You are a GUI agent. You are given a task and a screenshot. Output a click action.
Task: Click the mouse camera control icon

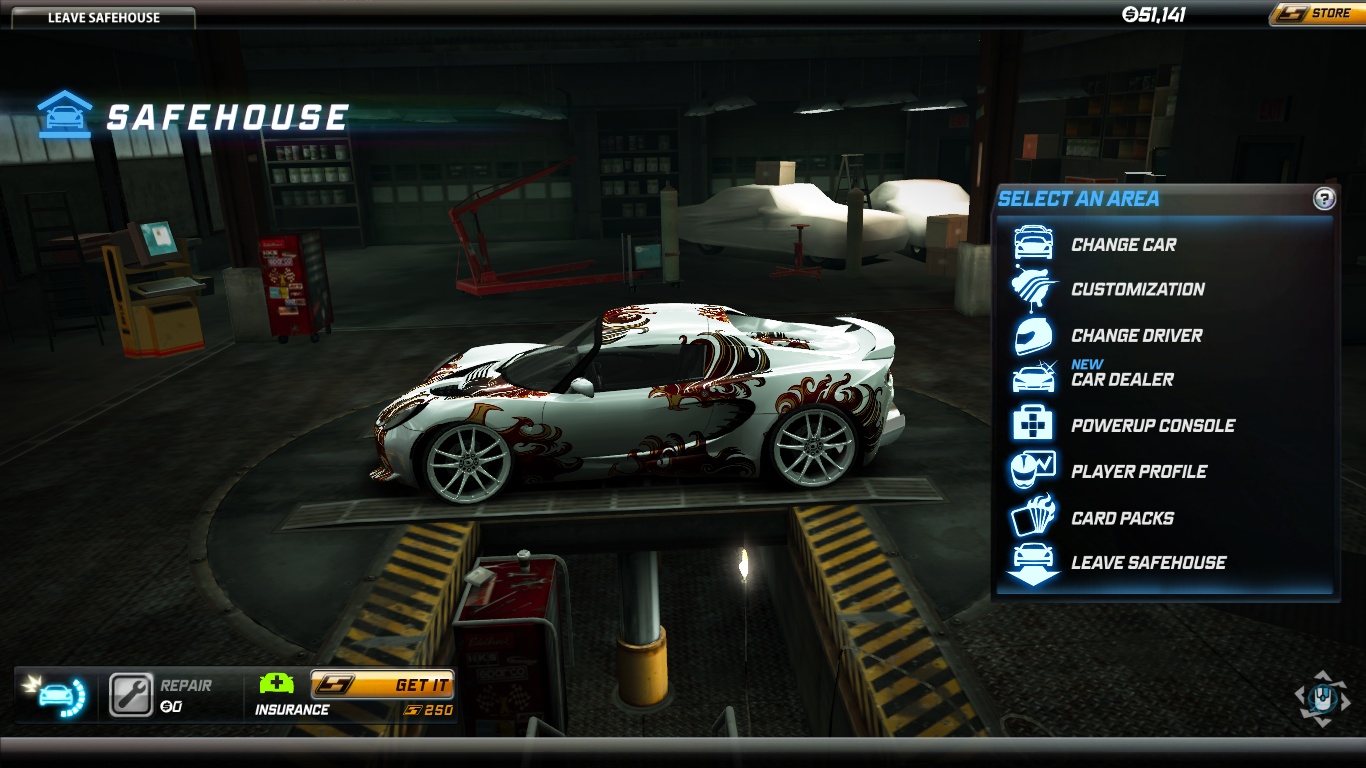[1321, 697]
